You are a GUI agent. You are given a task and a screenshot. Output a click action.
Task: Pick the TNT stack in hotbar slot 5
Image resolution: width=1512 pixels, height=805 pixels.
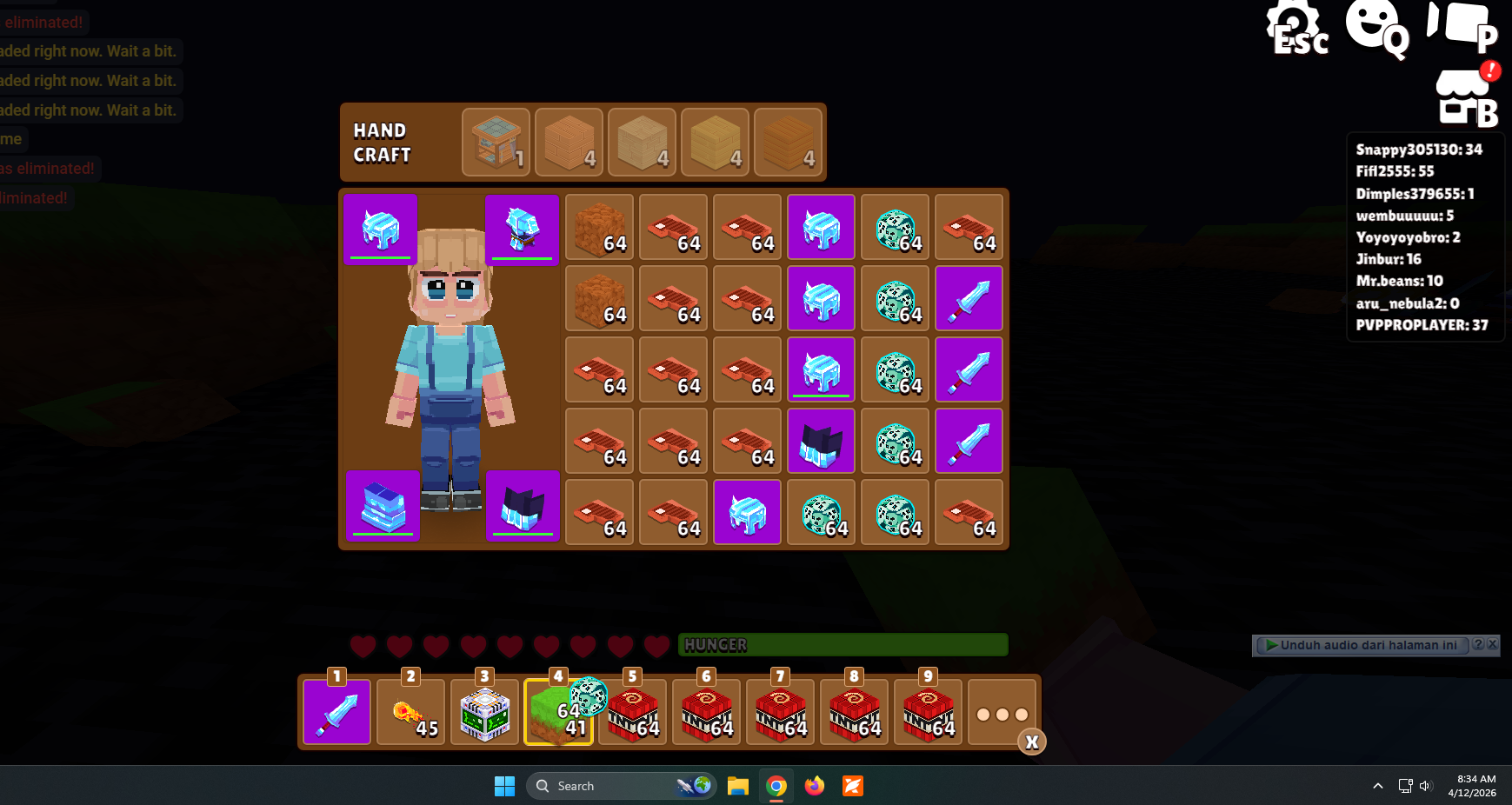[632, 713]
